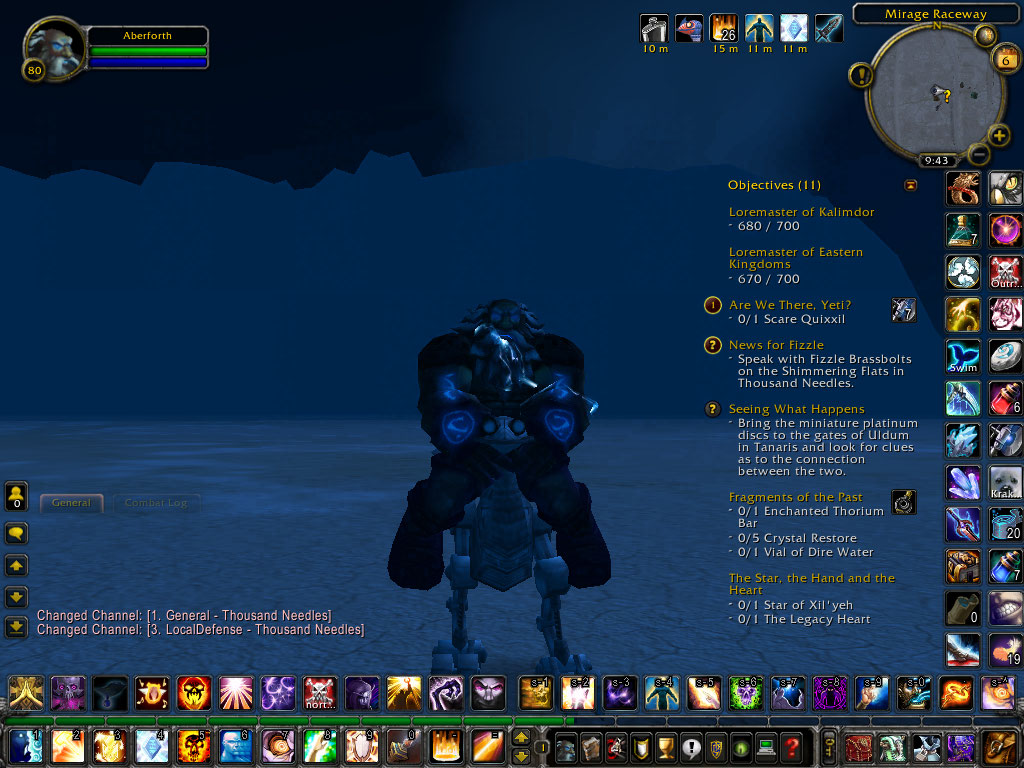The width and height of the screenshot is (1024, 768).
Task: Zoom out on the minimap
Action: click(x=979, y=155)
